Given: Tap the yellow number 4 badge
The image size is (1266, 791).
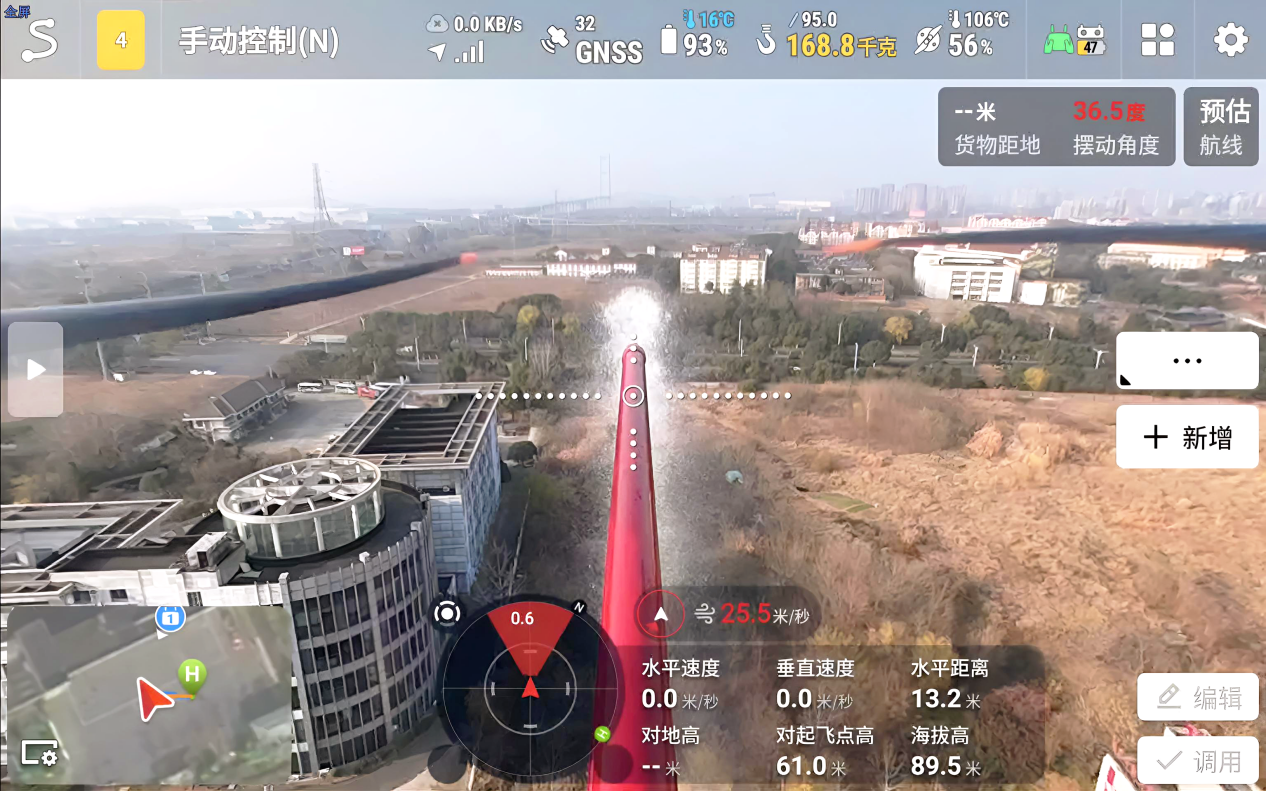Looking at the screenshot, I should tap(121, 40).
